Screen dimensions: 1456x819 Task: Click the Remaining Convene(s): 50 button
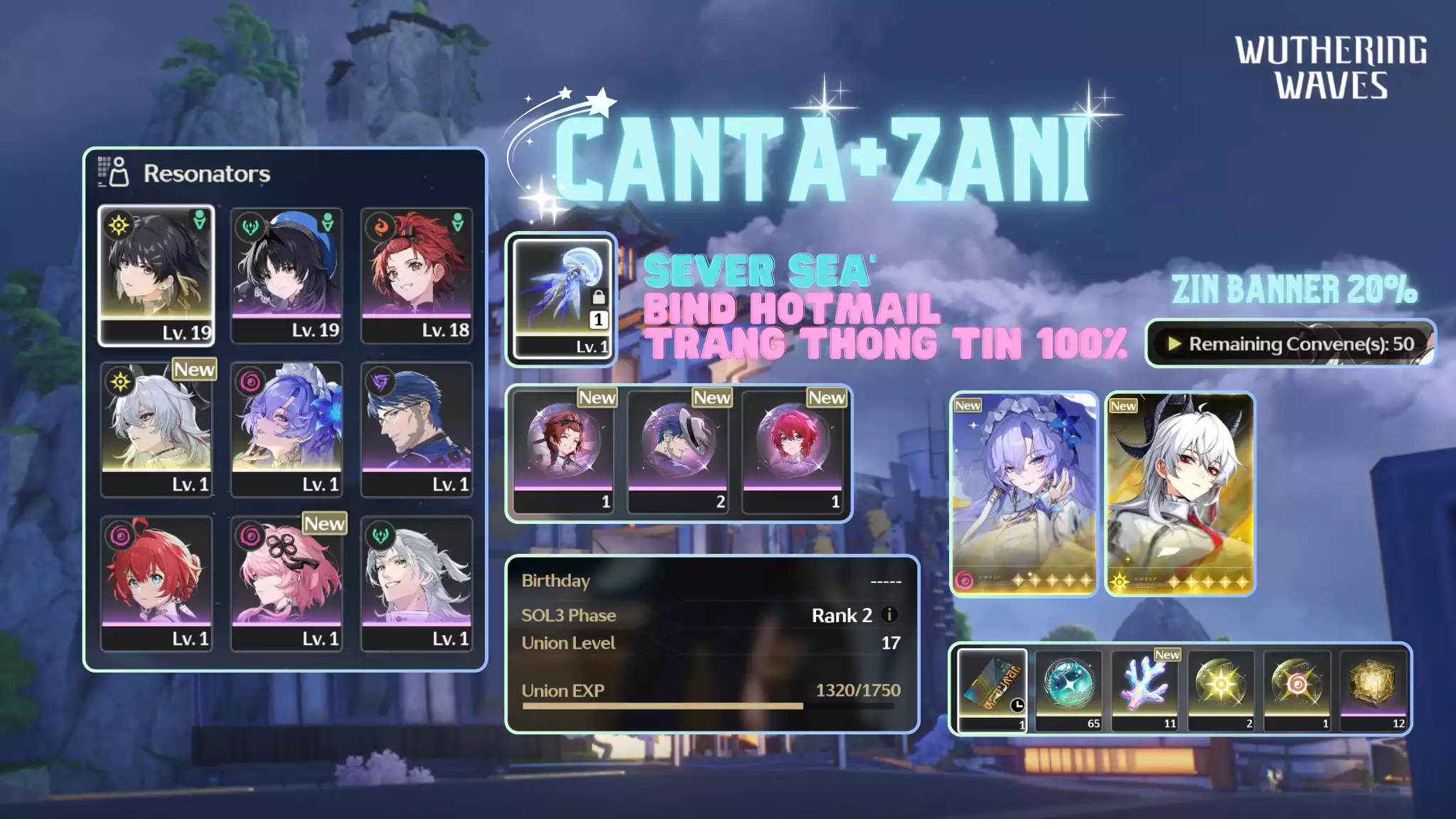pyautogui.click(x=1290, y=344)
